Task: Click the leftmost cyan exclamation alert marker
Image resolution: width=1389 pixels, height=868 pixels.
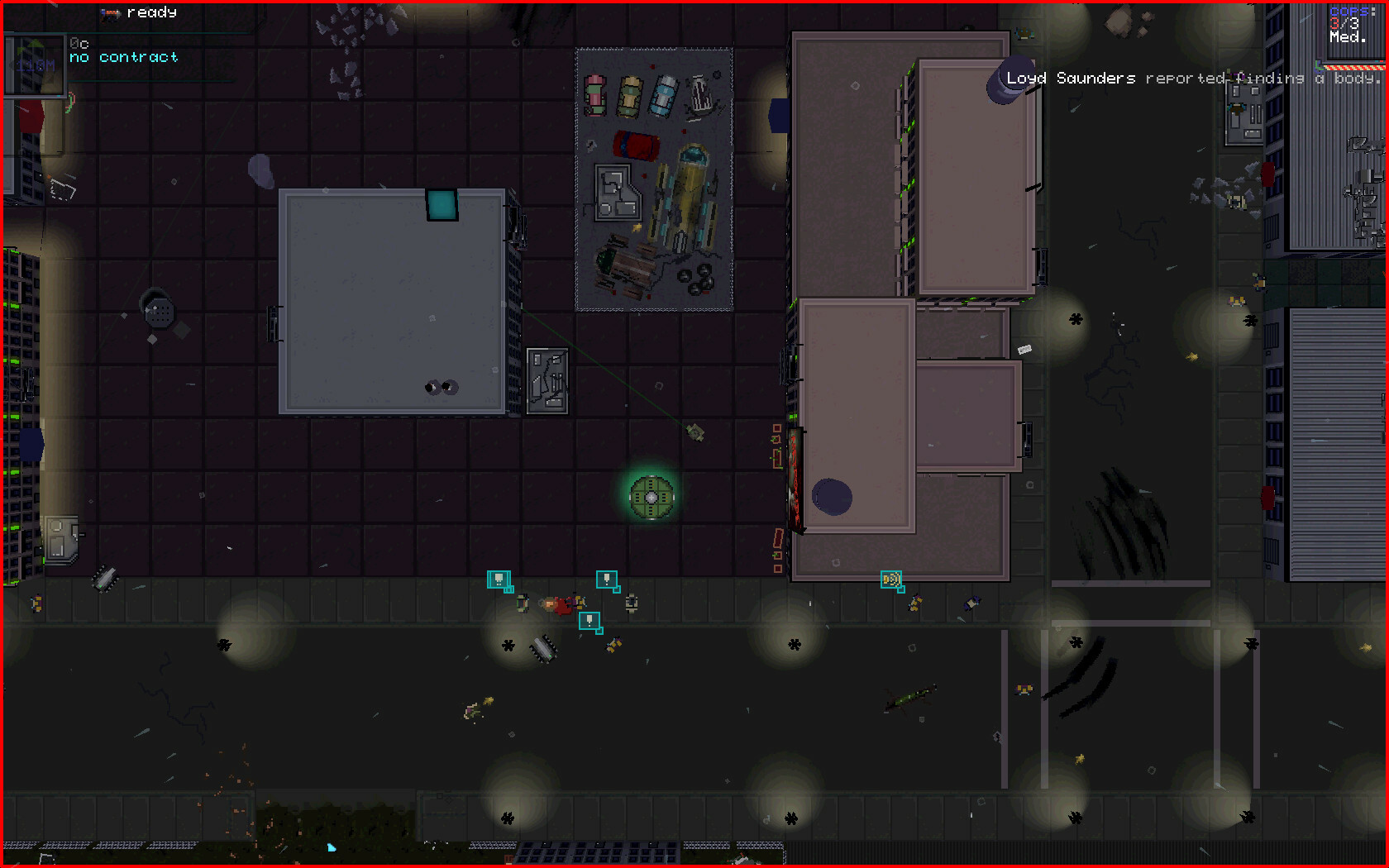Action: pyautogui.click(x=500, y=579)
